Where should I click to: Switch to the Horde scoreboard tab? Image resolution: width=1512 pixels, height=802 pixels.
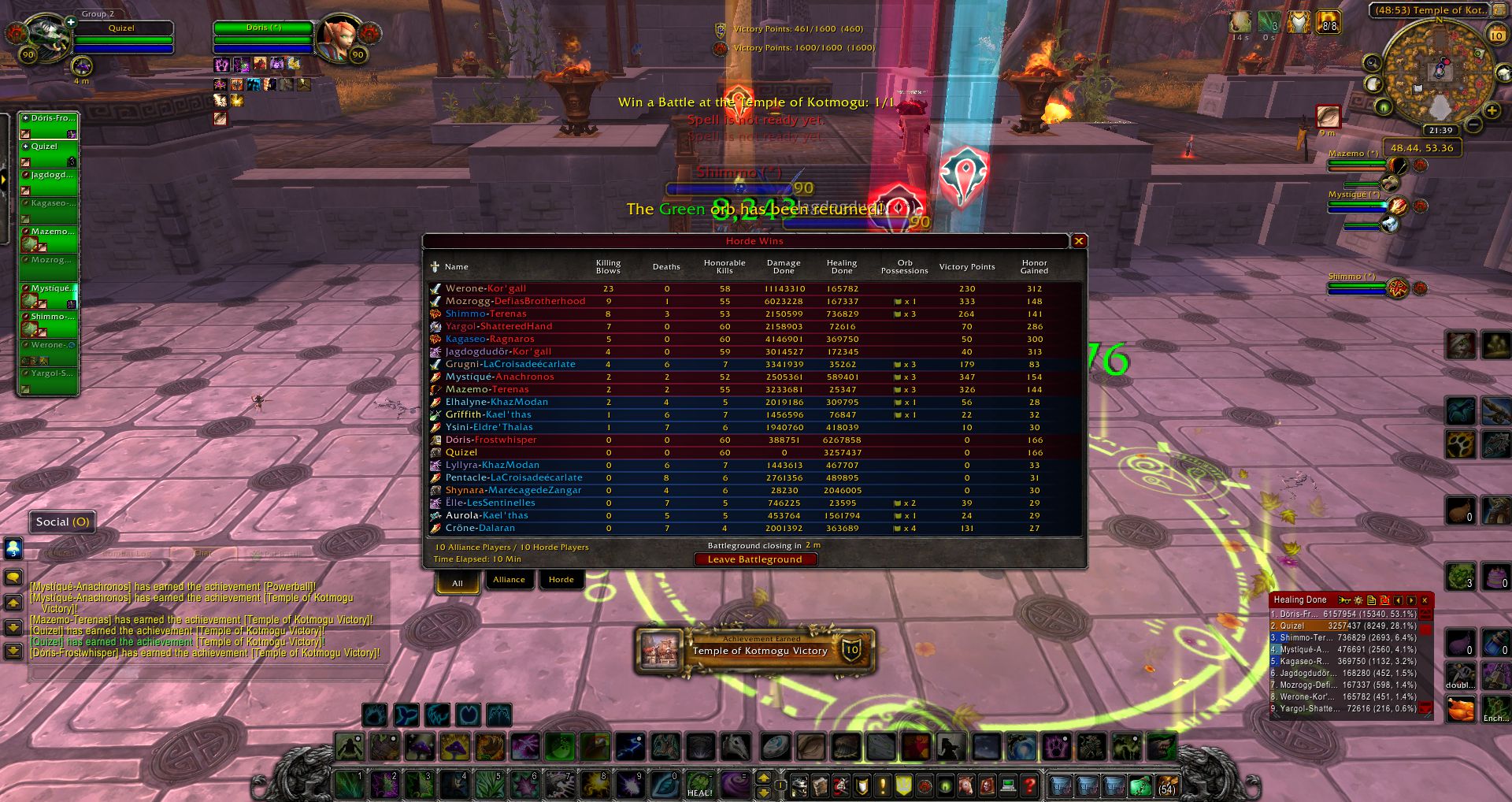tap(561, 580)
